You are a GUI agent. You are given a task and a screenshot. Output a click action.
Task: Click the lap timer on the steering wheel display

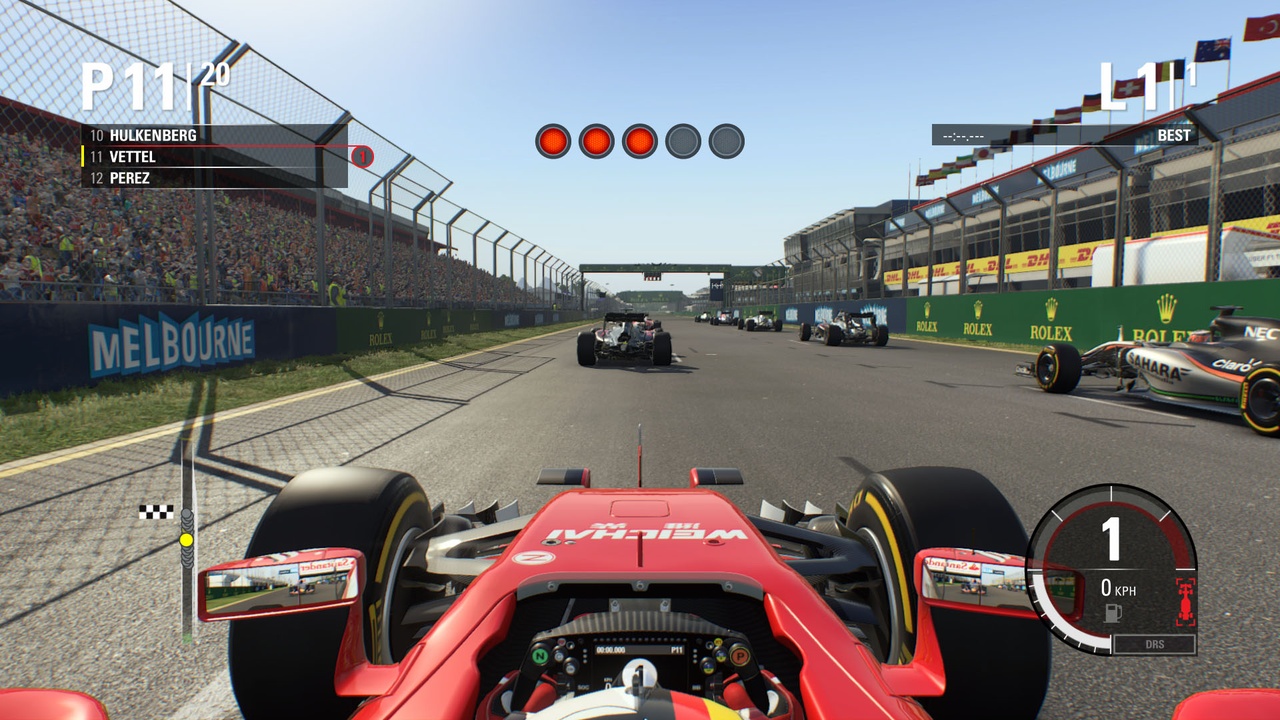point(612,648)
